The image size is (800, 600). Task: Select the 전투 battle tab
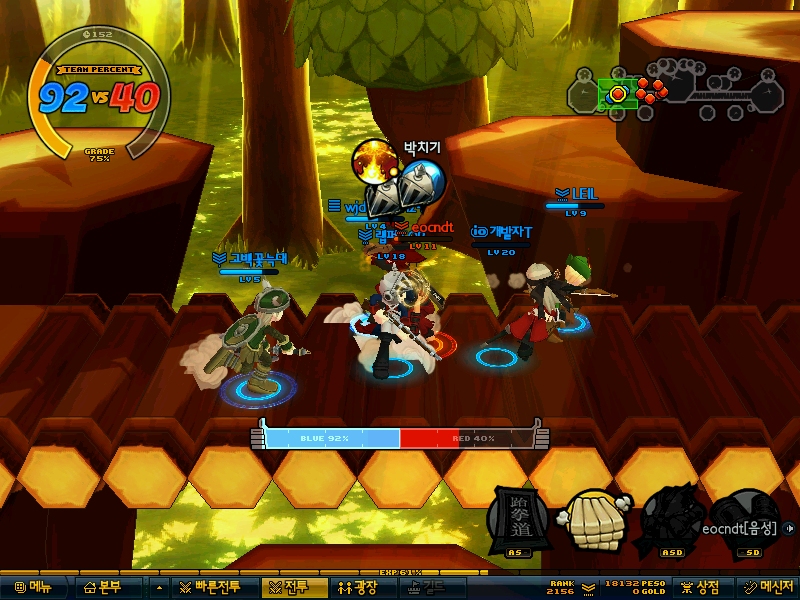point(286,587)
